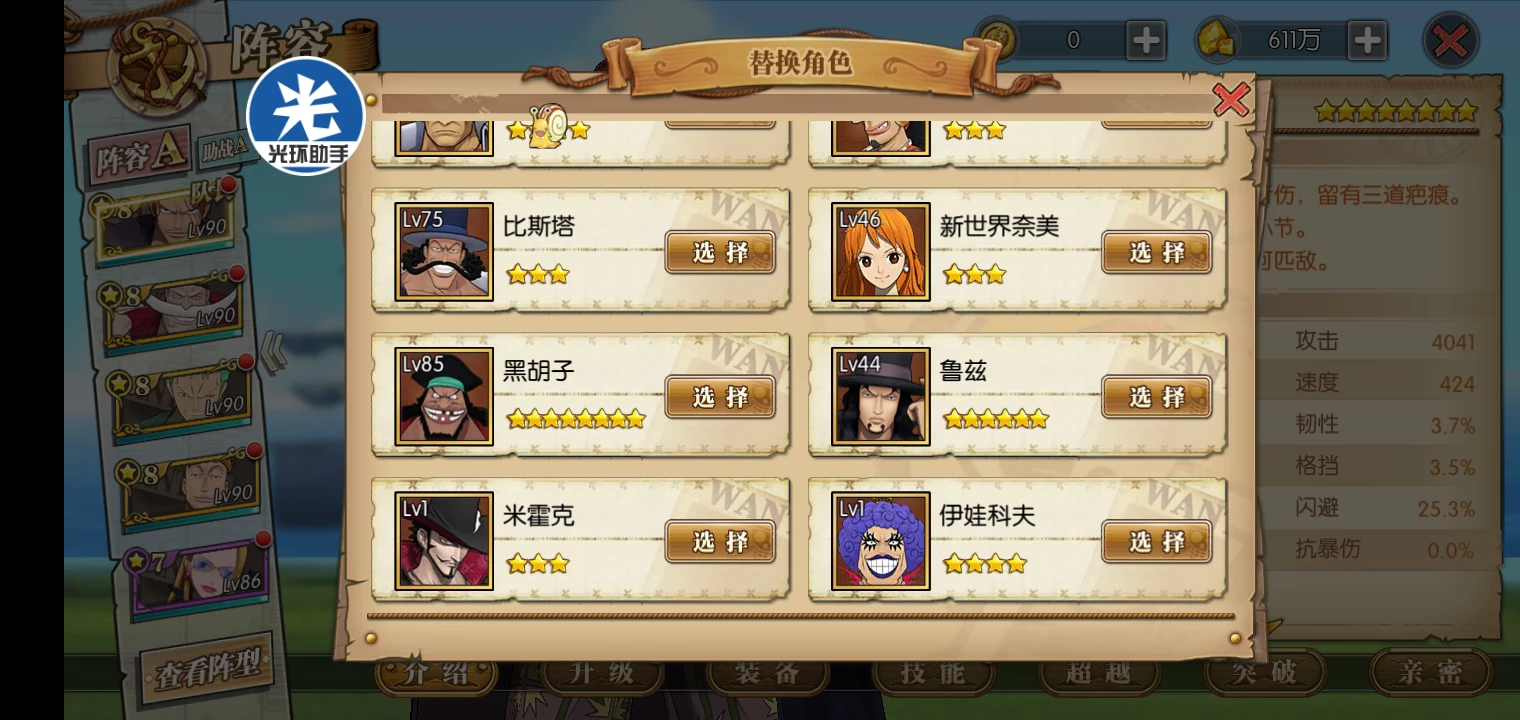Open the 亲密 tab

click(1430, 673)
